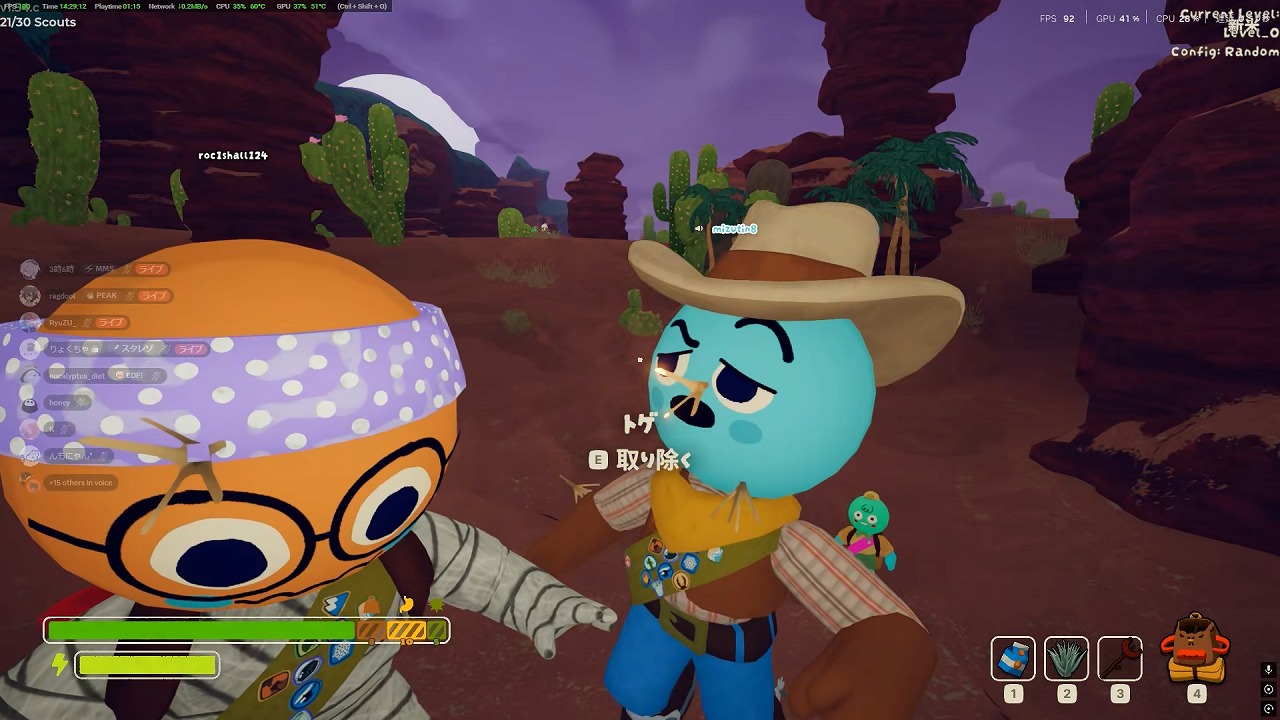Show the '+15 others in voice' list
The image size is (1280, 720).
pos(80,483)
